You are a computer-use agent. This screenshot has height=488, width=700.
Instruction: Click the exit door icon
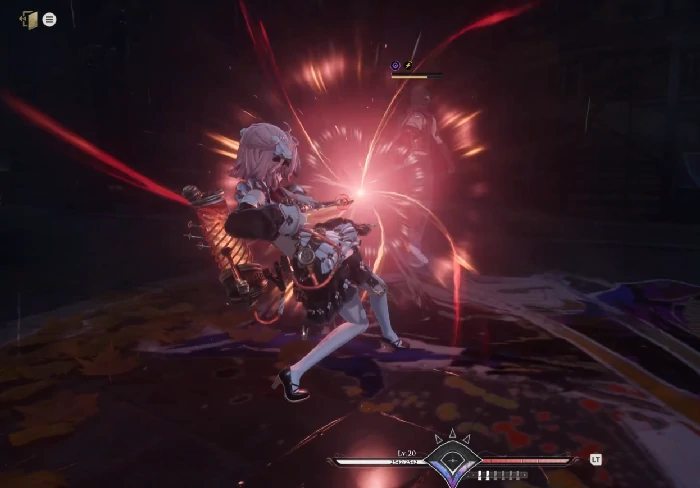[x=29, y=19]
